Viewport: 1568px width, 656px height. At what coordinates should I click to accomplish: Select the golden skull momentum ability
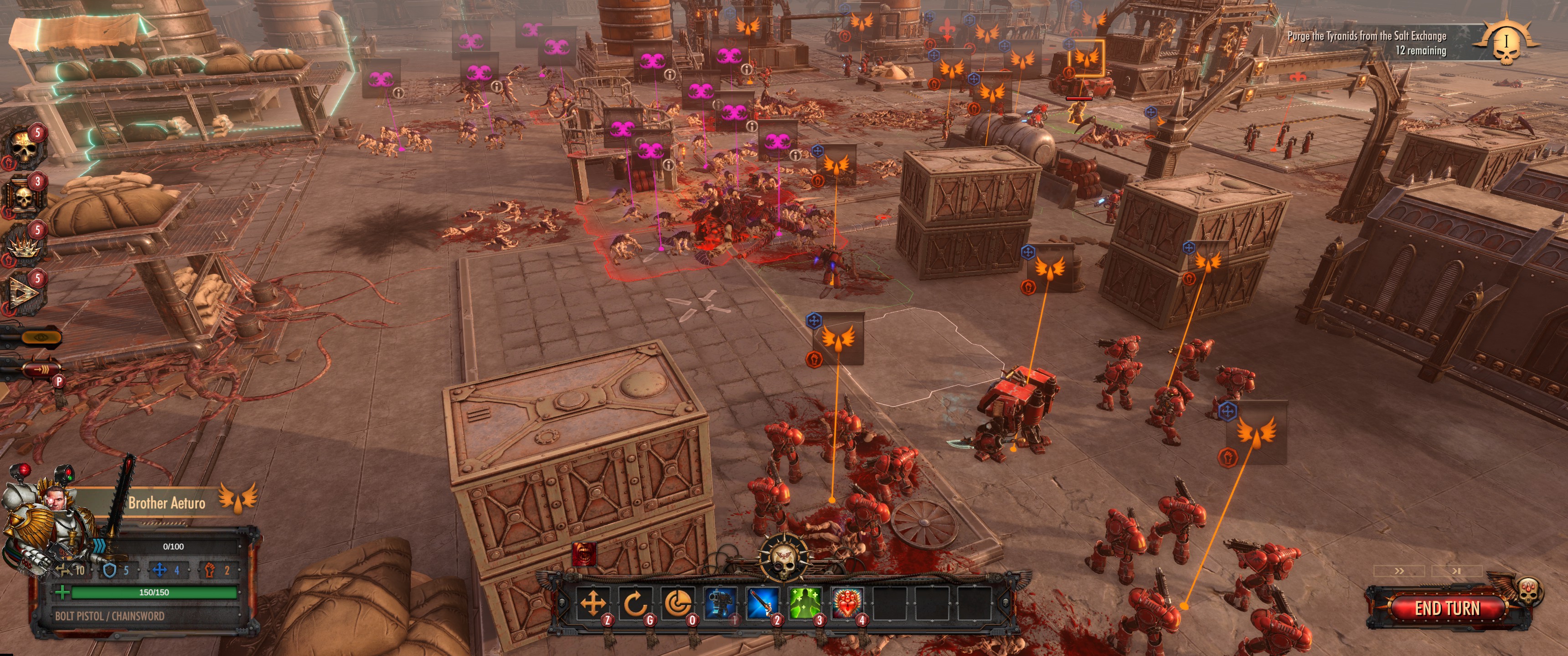pos(24,147)
